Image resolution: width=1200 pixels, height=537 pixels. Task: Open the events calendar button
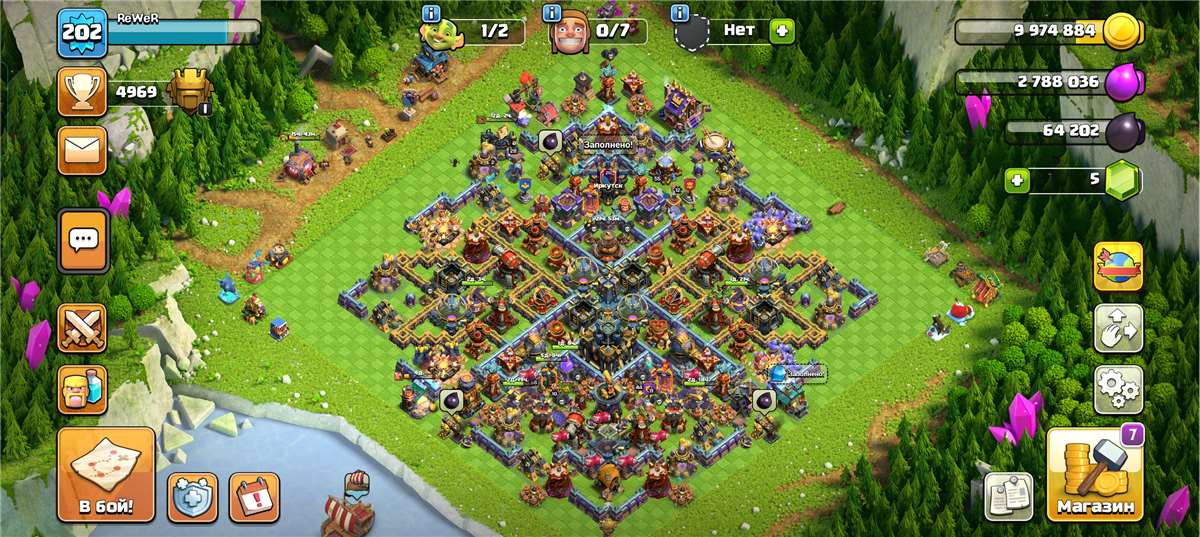tap(254, 497)
